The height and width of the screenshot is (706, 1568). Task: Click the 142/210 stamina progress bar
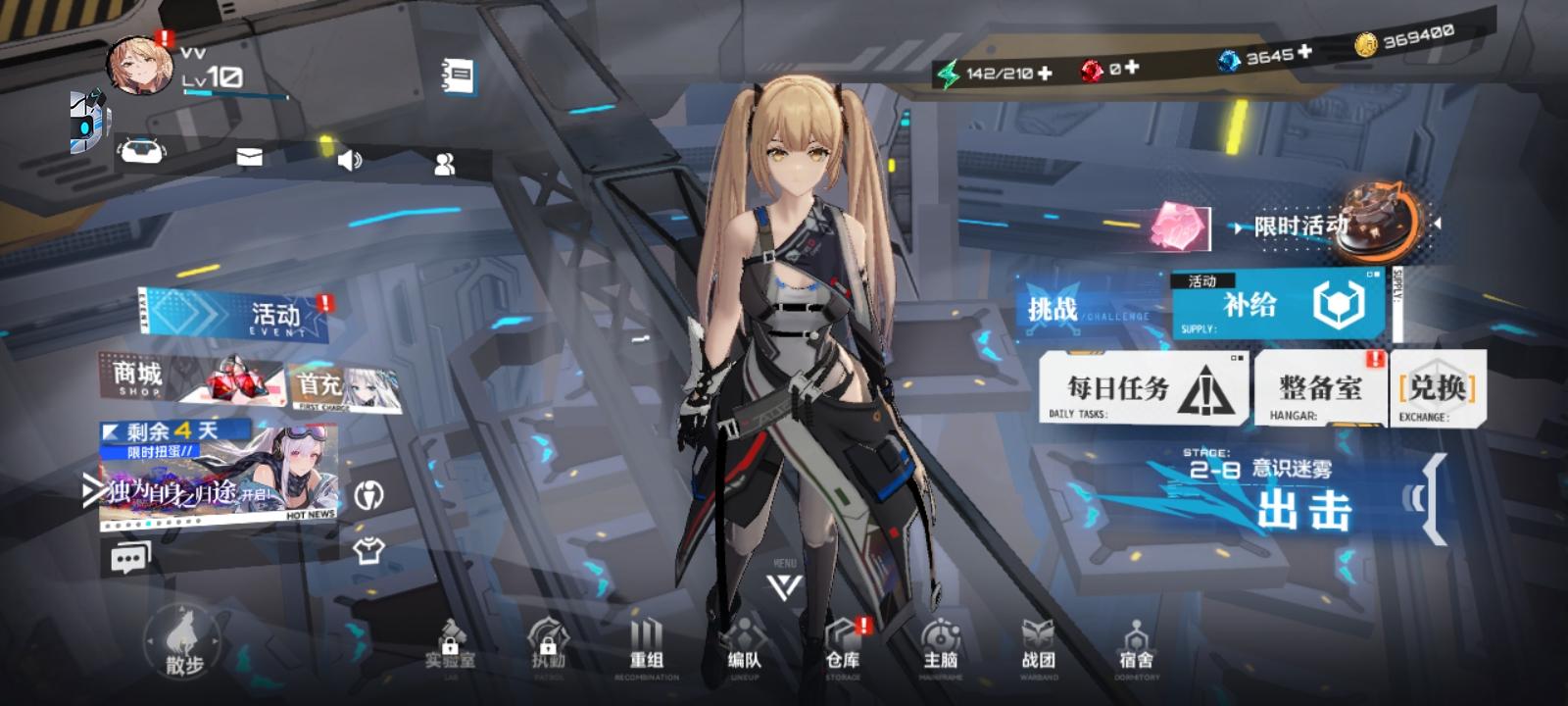(1000, 72)
